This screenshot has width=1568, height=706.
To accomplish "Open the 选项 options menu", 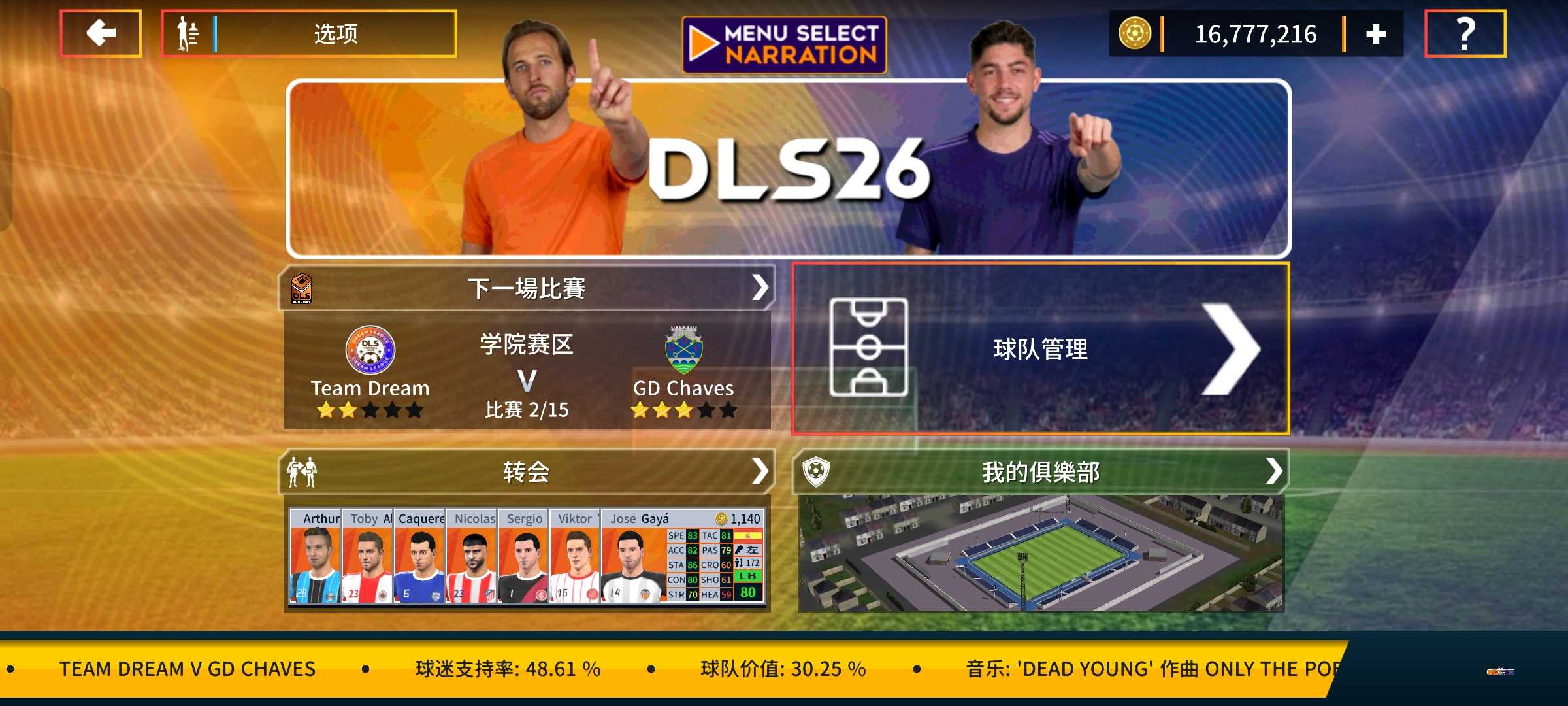I will tap(309, 33).
